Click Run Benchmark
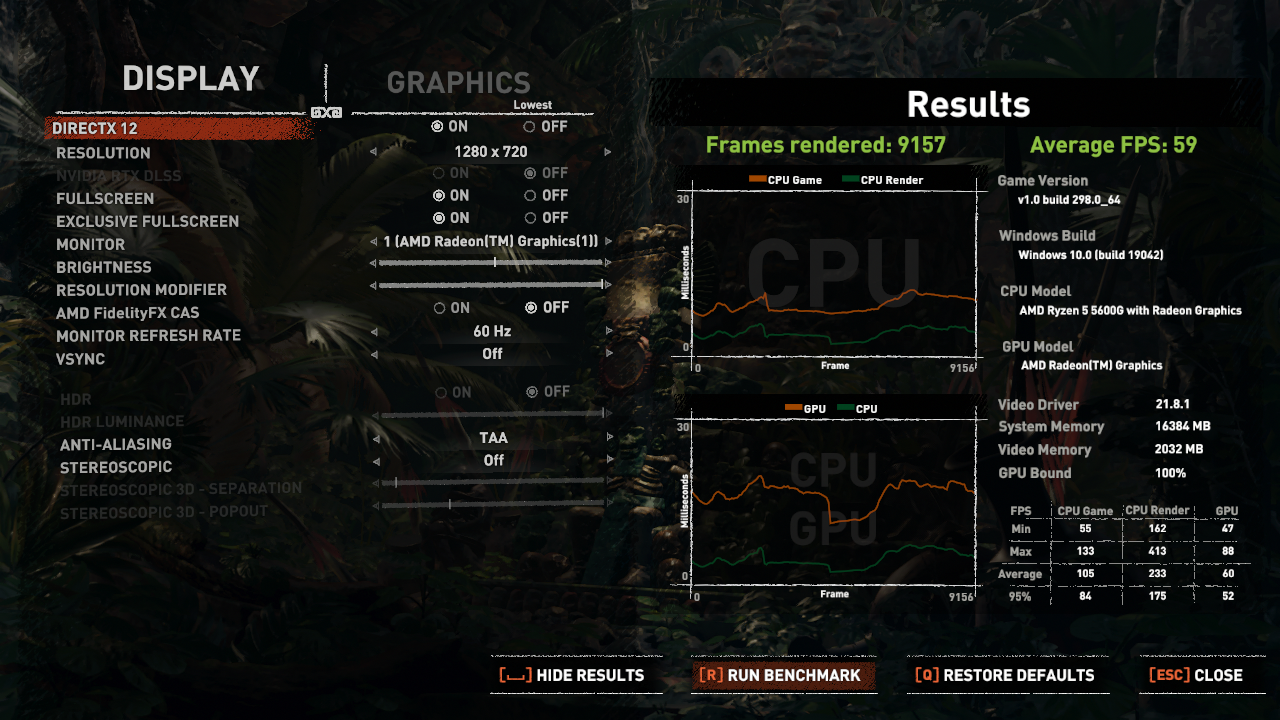 point(784,675)
